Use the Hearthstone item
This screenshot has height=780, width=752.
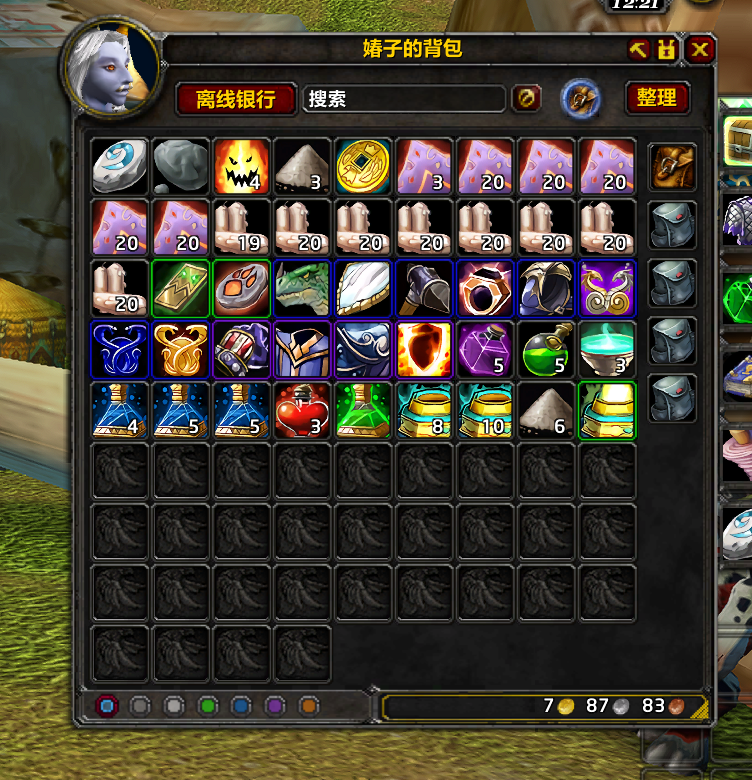120,166
